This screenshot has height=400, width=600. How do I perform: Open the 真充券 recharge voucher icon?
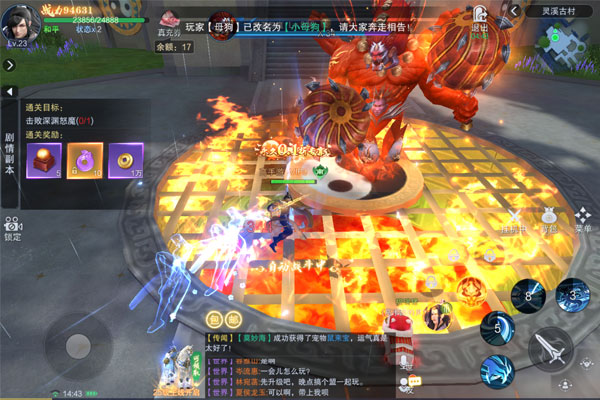(171, 19)
